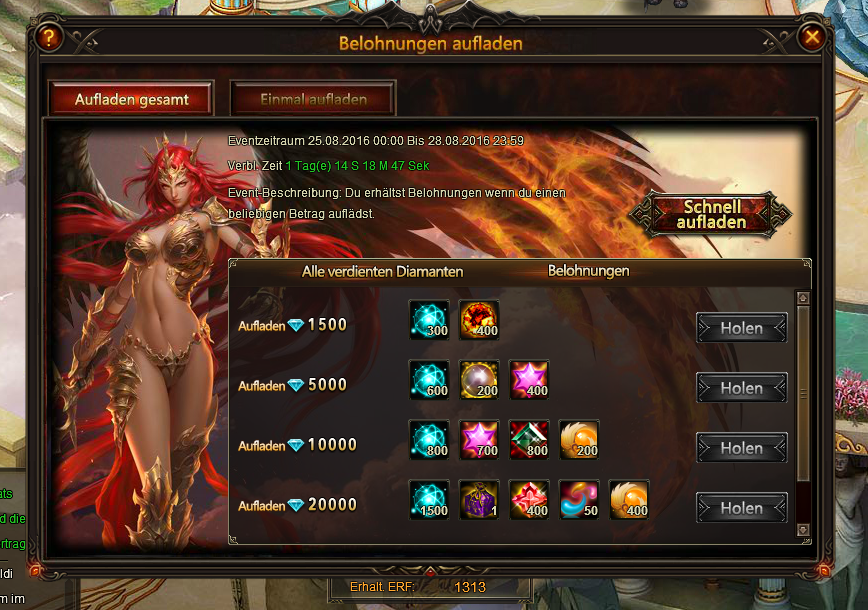The width and height of the screenshot is (868, 610).
Task: Click the reward list scrollbar
Action: point(801,394)
